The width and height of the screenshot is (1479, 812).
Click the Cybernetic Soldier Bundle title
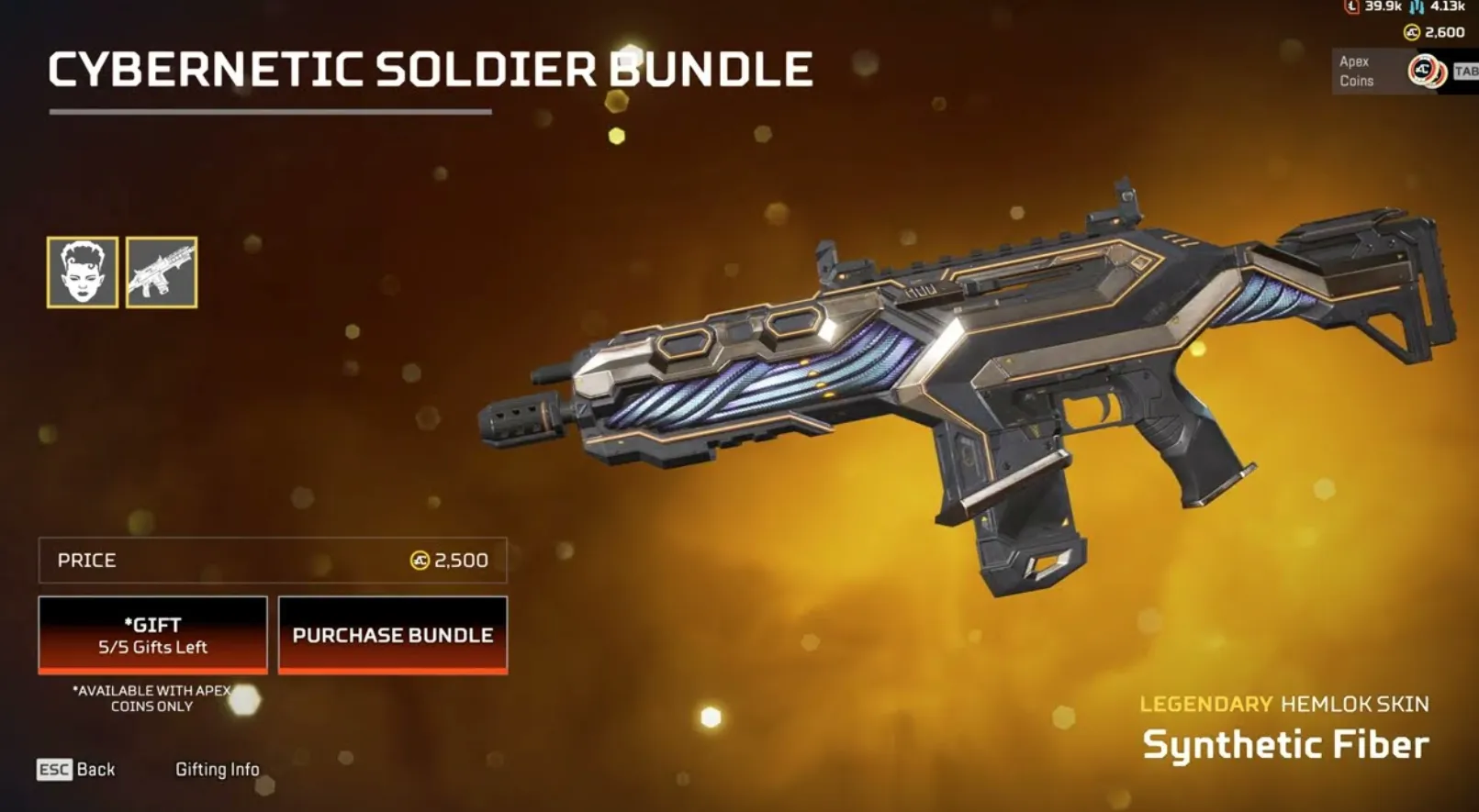tap(430, 67)
